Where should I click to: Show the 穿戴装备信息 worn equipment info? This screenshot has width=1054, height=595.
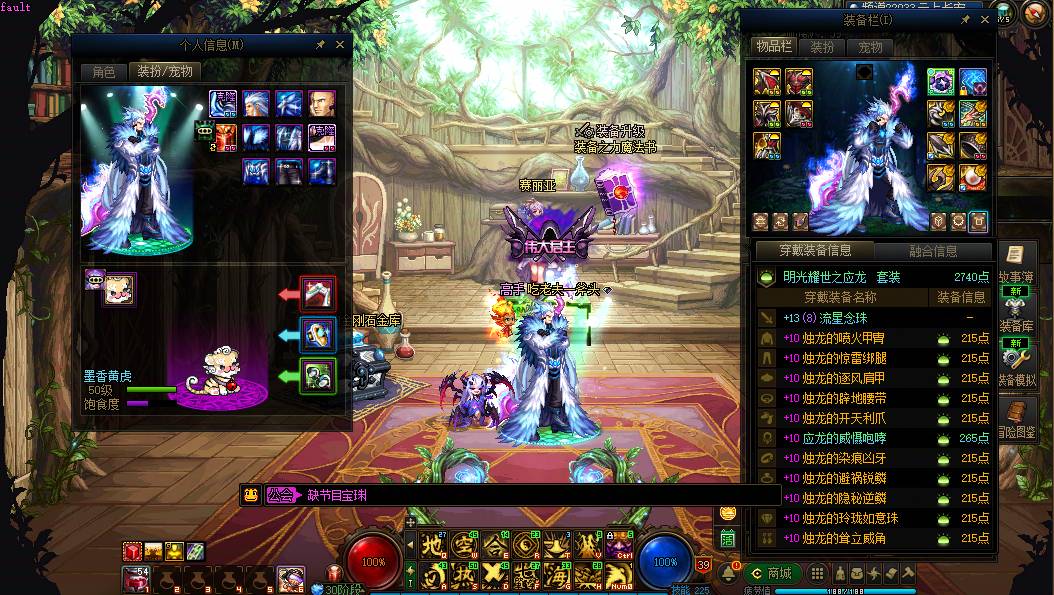pyautogui.click(x=813, y=251)
